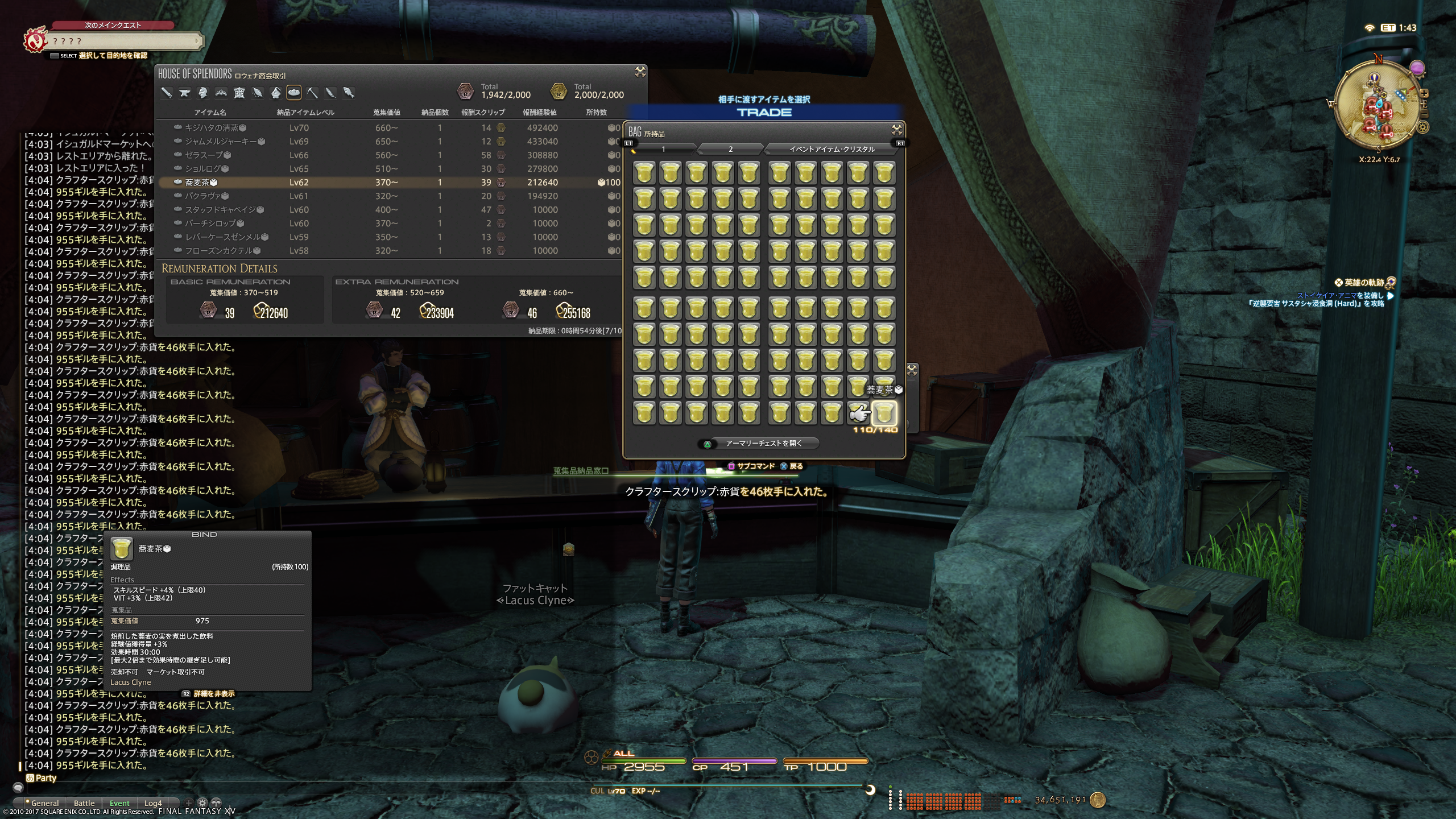Viewport: 1456px width, 819px height.
Task: Select the highlighted 蕎麦茶 slot at the cursor
Action: [884, 413]
